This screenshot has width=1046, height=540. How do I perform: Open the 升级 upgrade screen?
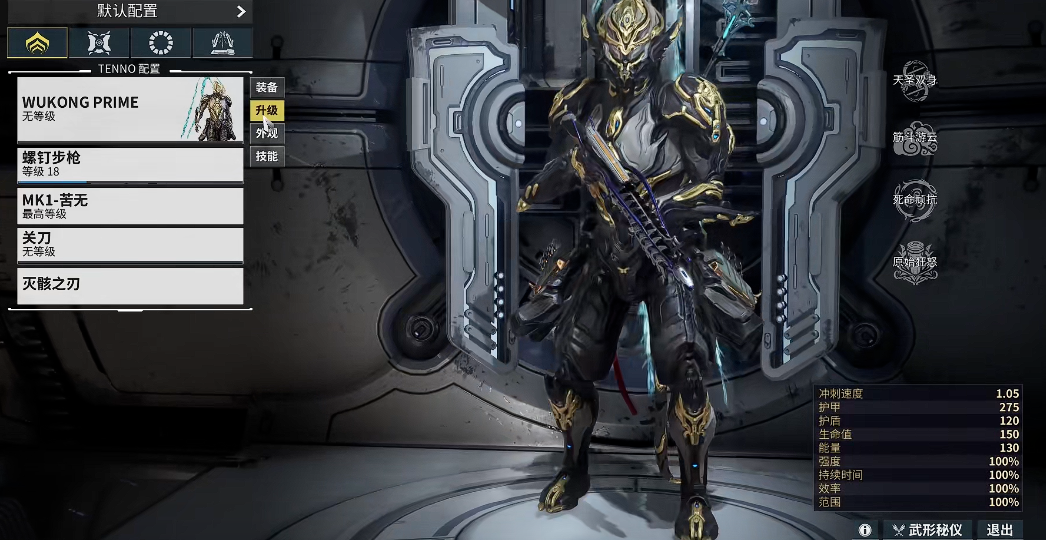click(x=266, y=111)
